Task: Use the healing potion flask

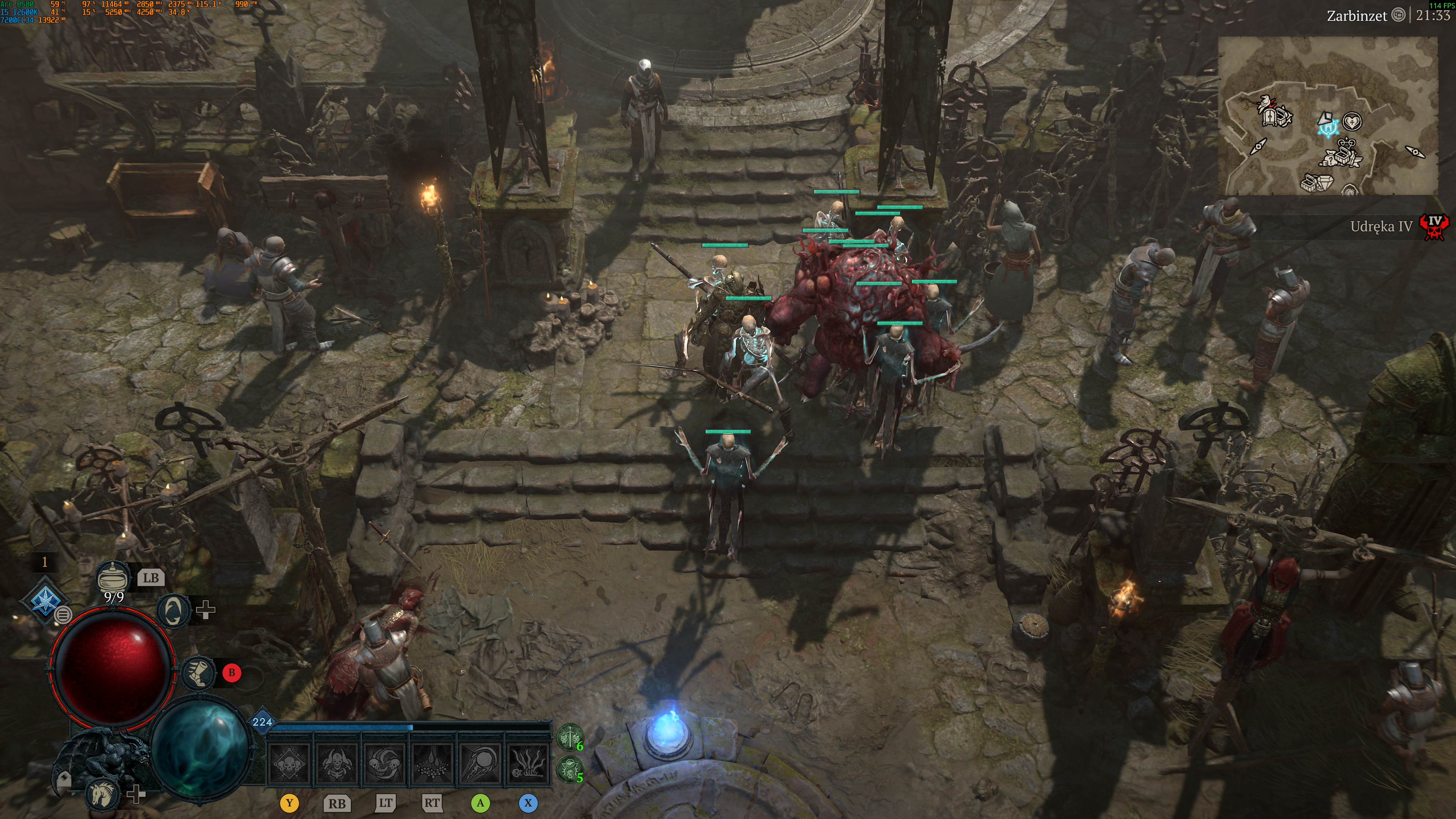Action: click(112, 577)
